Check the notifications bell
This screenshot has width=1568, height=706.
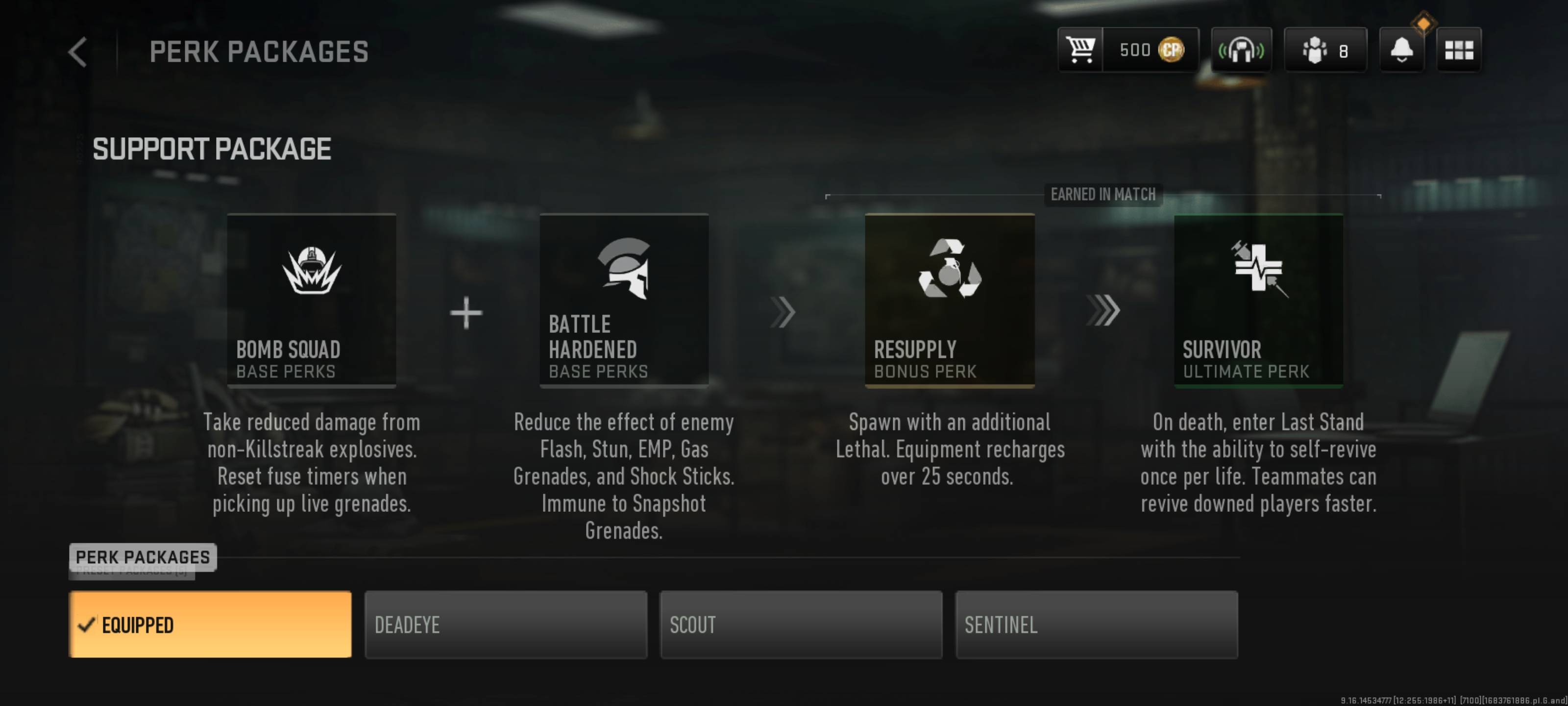[x=1401, y=50]
